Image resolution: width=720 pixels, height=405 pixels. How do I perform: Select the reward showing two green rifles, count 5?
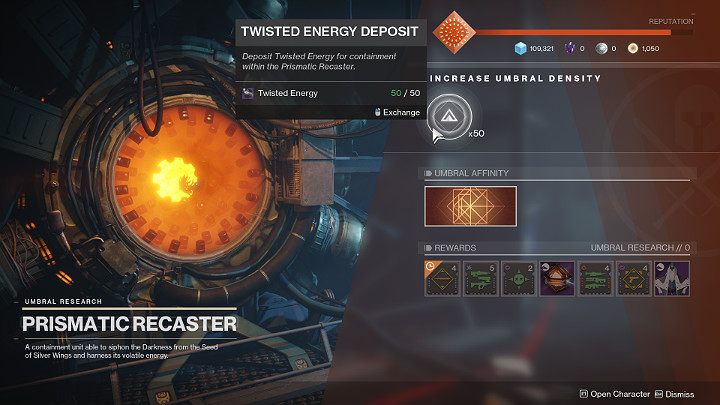[482, 277]
